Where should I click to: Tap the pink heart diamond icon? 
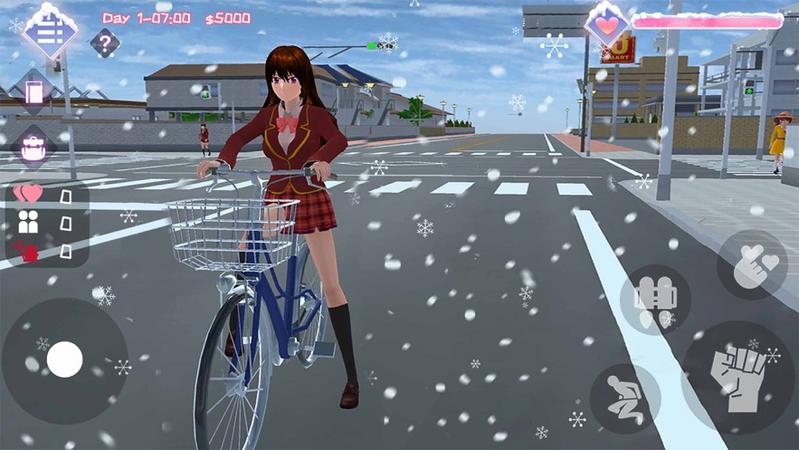[607, 24]
